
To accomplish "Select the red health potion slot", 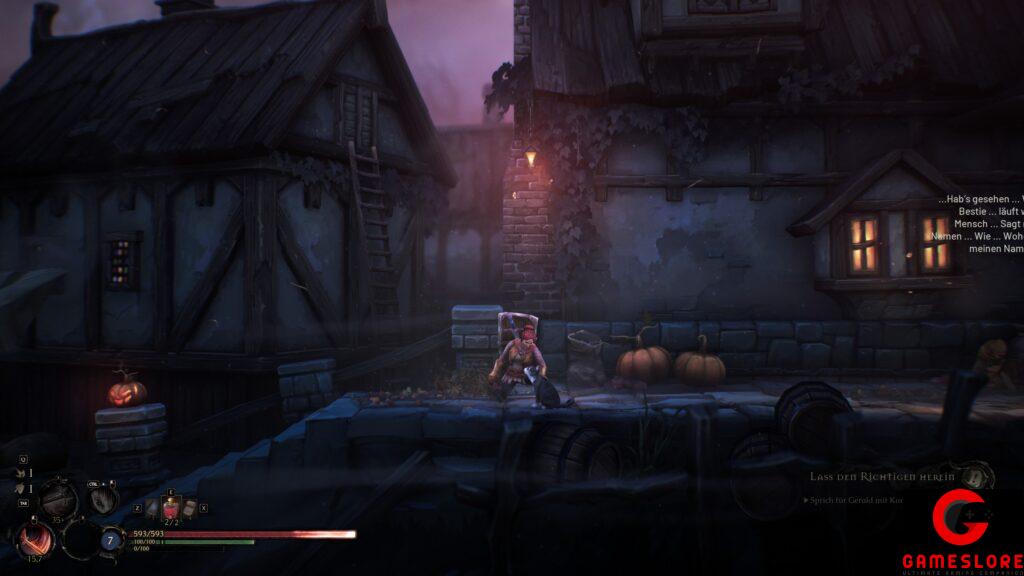I will click(x=170, y=508).
